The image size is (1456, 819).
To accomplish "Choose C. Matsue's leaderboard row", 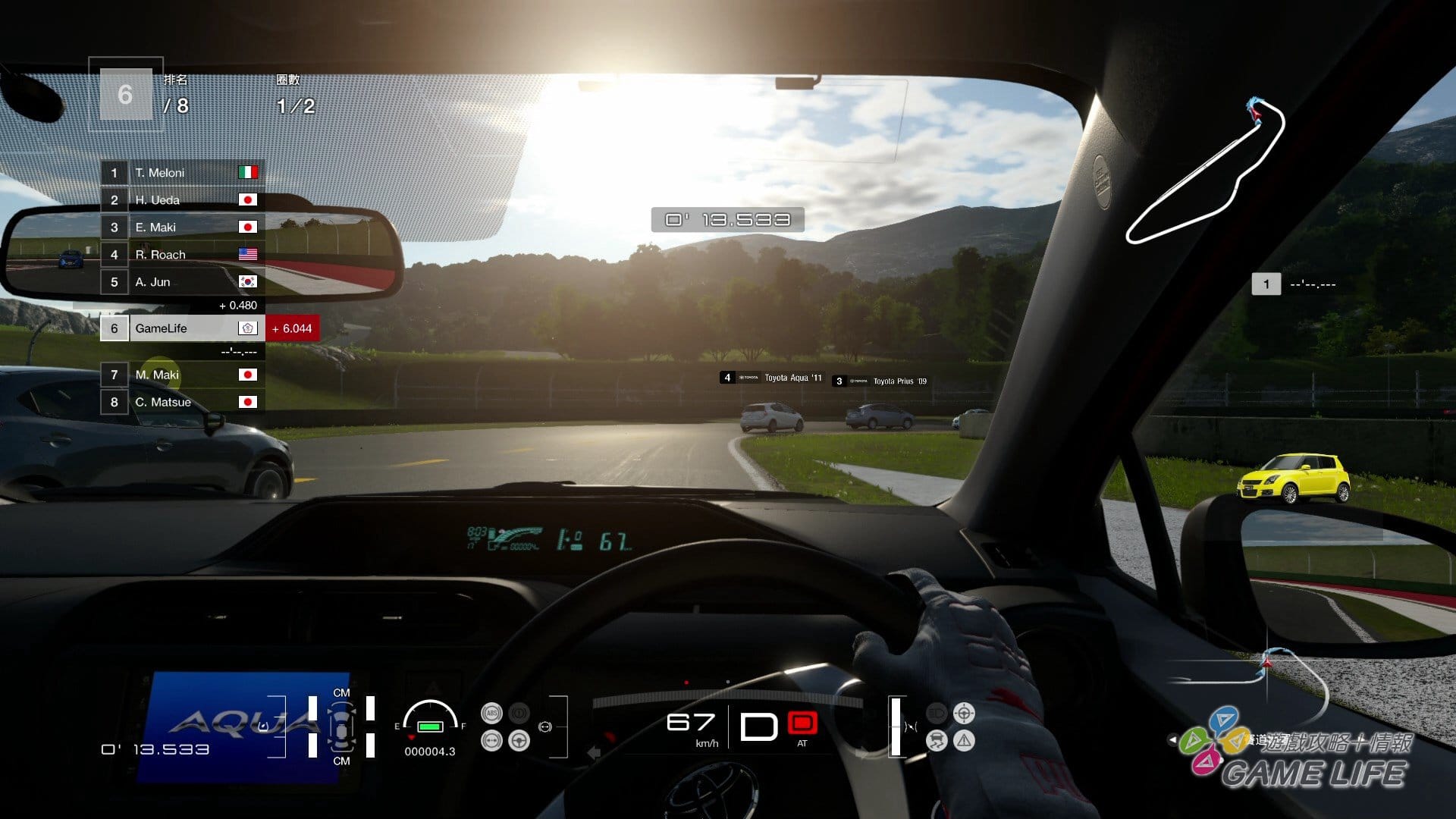I will pos(182,402).
